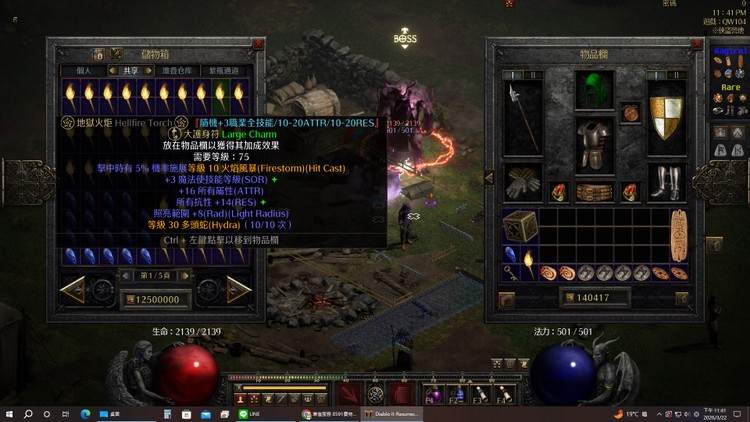Pick up the Horadric Cube in inventory

(518, 226)
